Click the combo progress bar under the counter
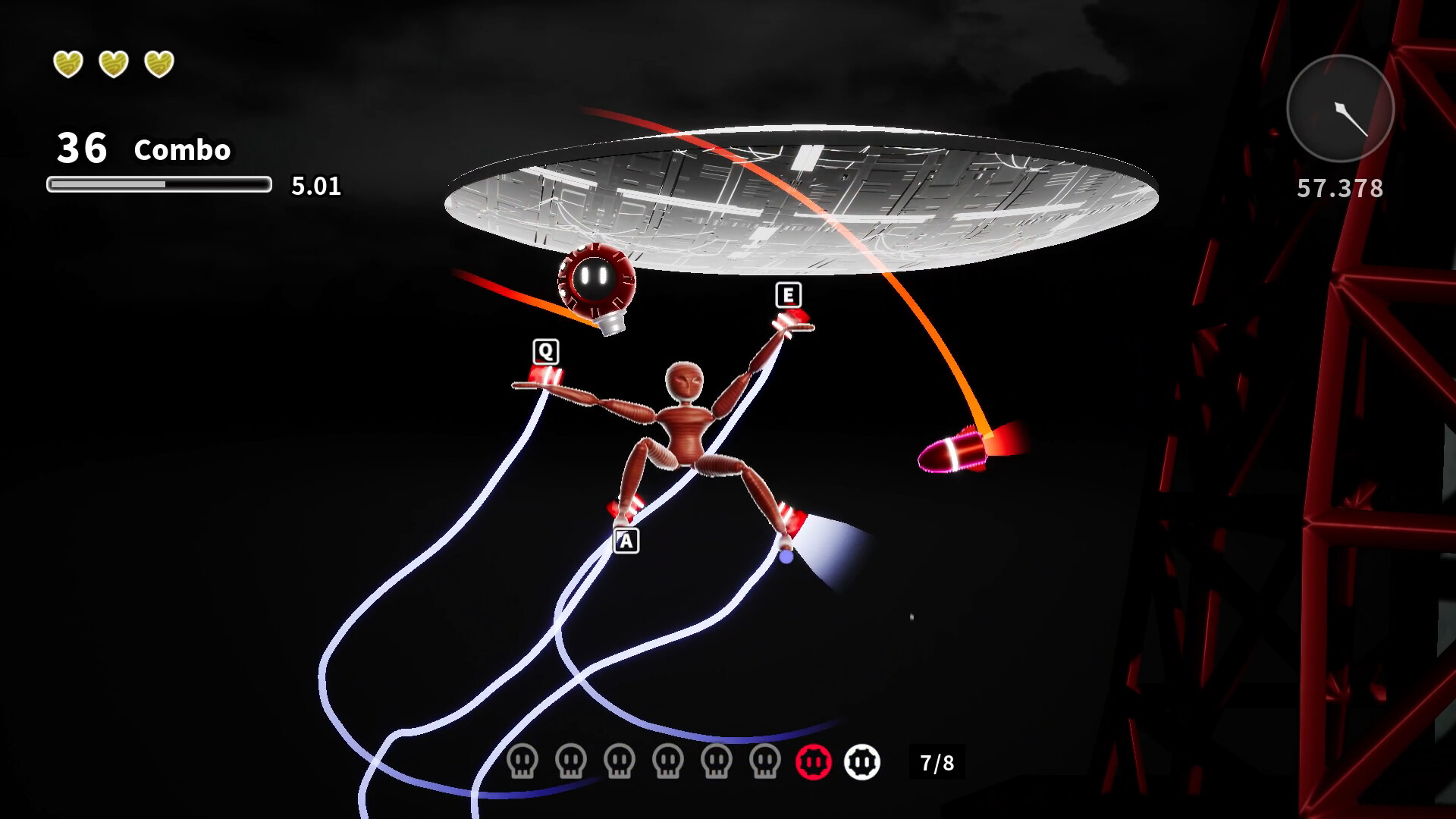Image resolution: width=1456 pixels, height=819 pixels. click(x=158, y=183)
